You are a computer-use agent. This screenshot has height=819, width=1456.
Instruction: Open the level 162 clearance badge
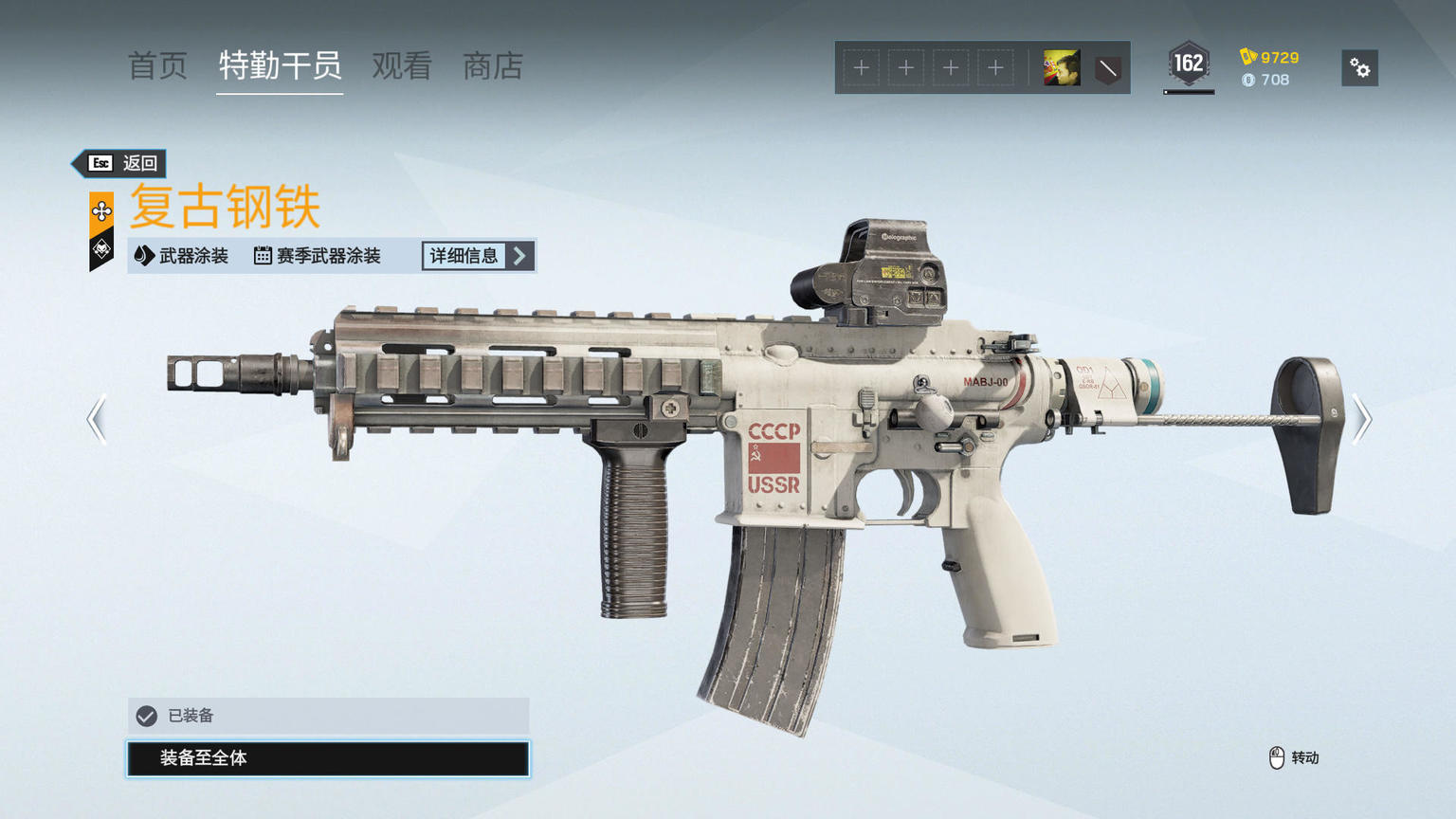1188,65
